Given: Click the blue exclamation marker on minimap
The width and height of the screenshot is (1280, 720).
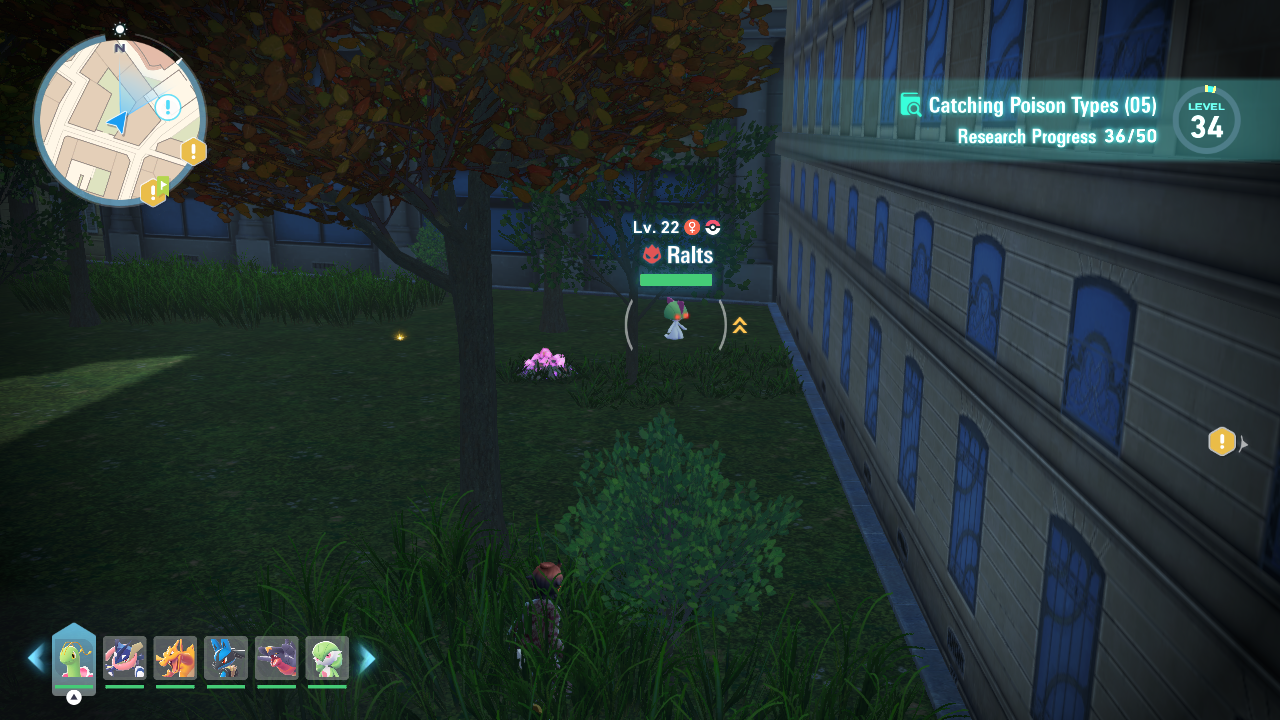Looking at the screenshot, I should click(168, 107).
